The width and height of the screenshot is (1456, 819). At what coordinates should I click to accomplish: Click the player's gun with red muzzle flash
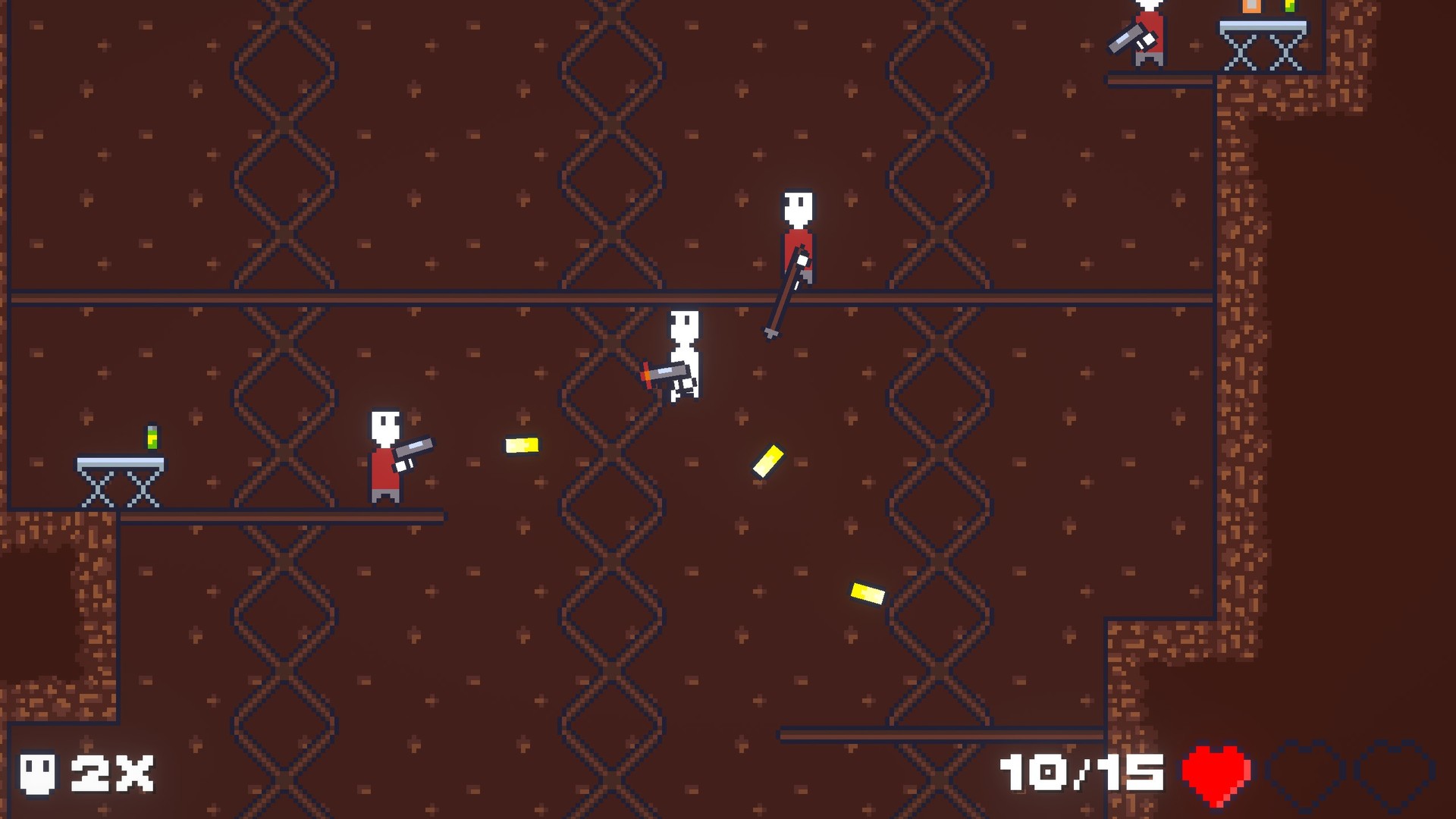coord(664,372)
